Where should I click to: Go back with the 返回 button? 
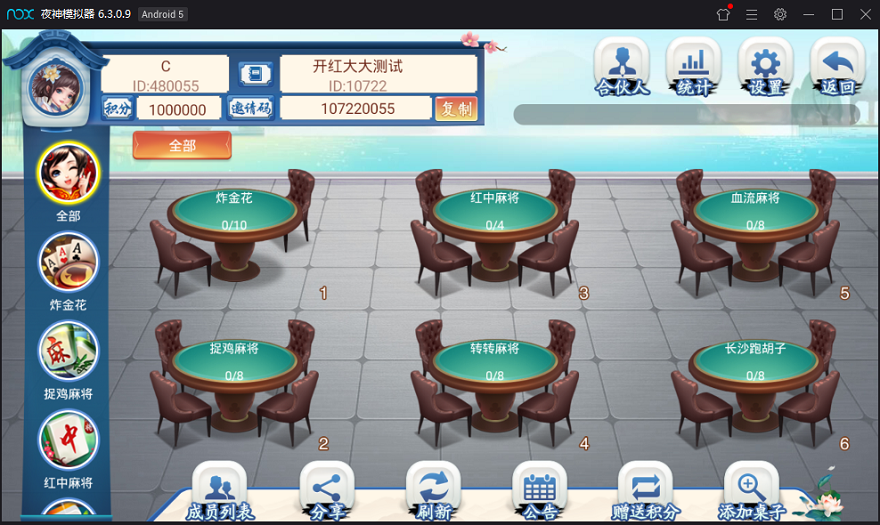pos(837,66)
